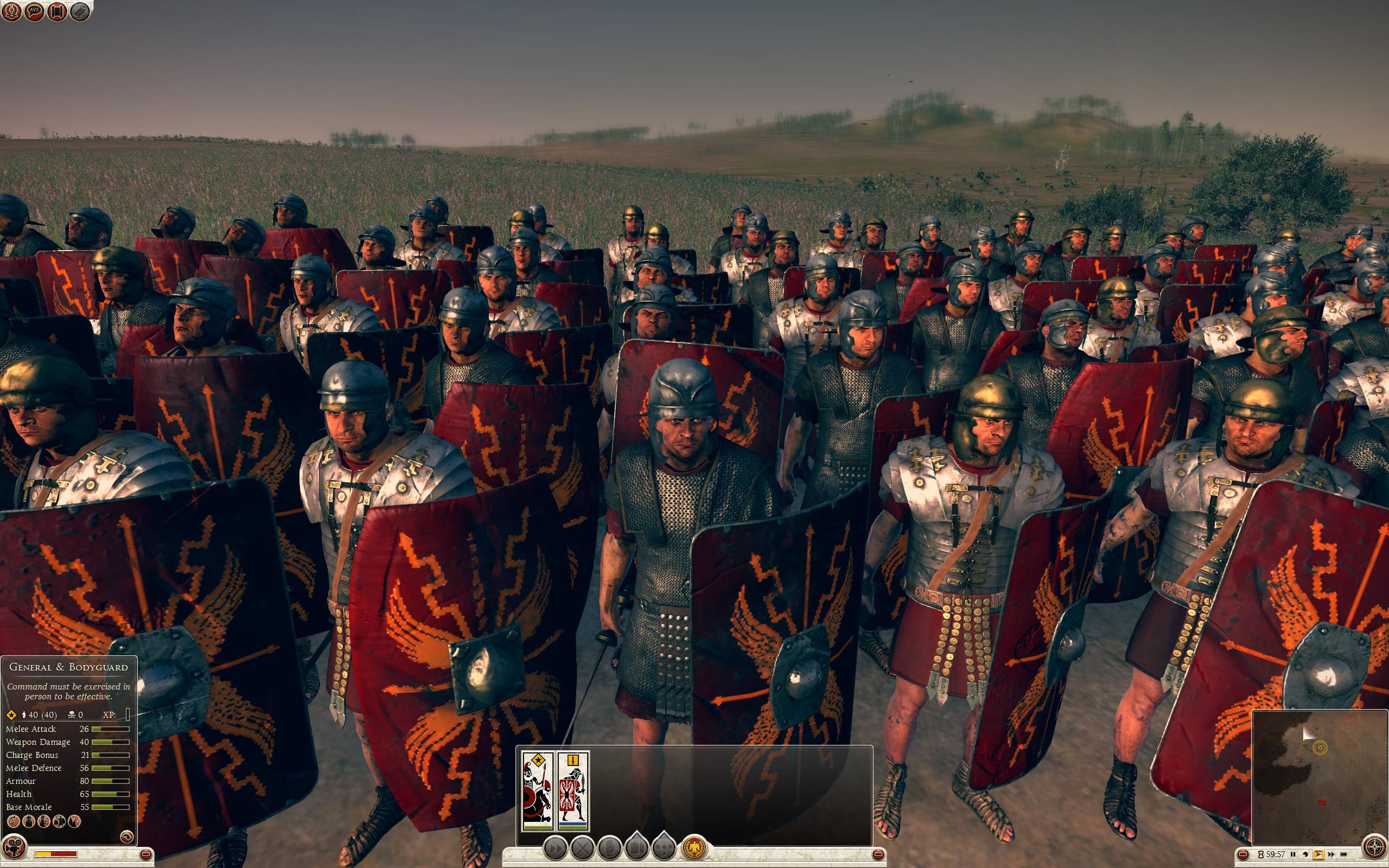
Task: Pause the battle
Action: point(1292,854)
